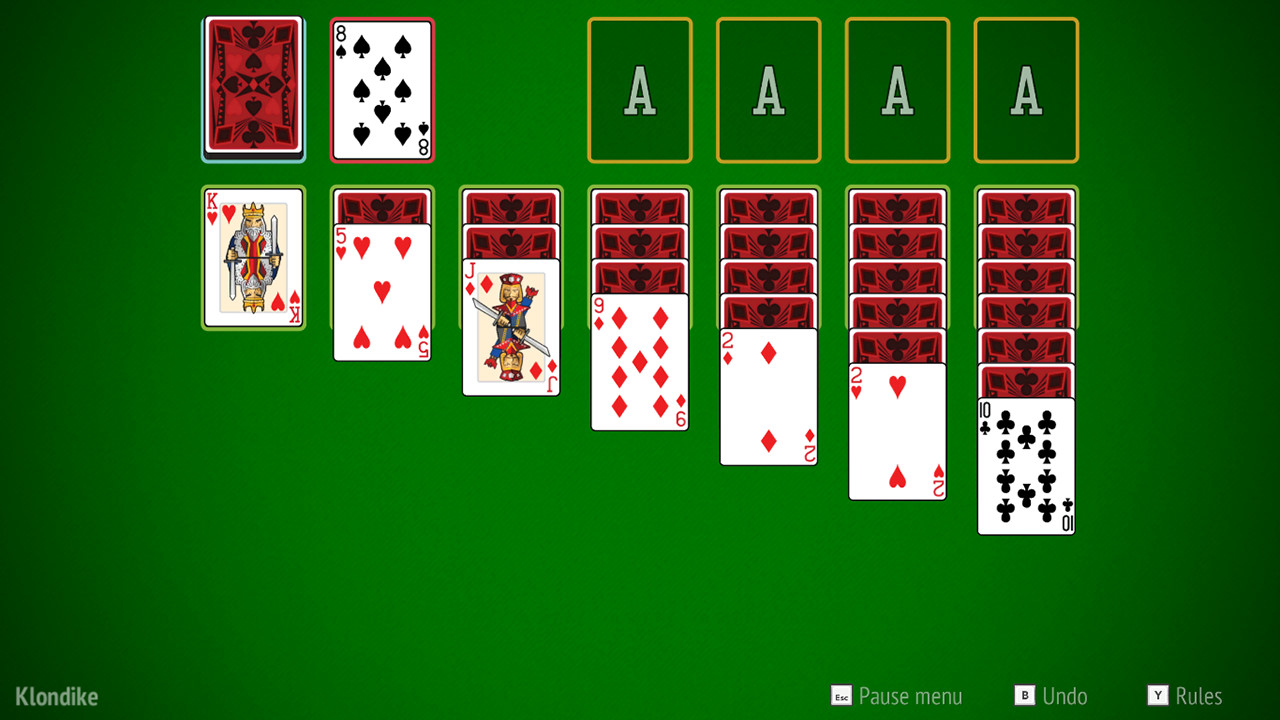Click the third Ace foundation slot
Image resolution: width=1280 pixels, height=720 pixels.
pyautogui.click(x=897, y=88)
